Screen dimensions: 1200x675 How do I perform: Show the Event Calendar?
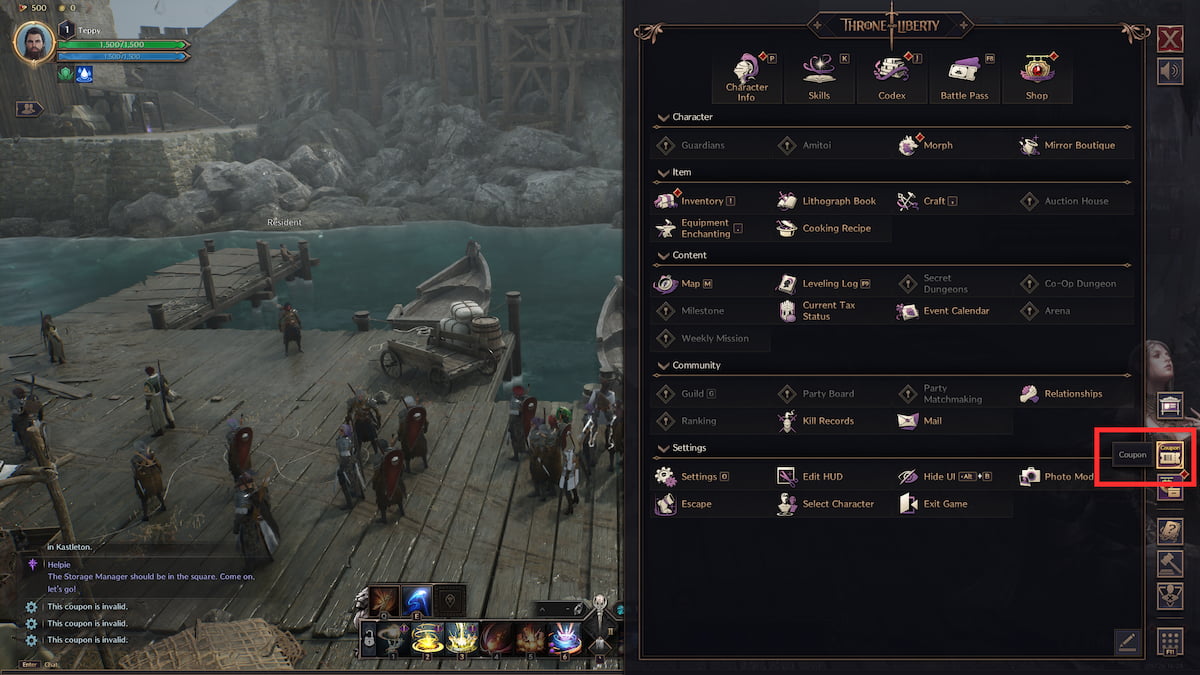point(944,311)
